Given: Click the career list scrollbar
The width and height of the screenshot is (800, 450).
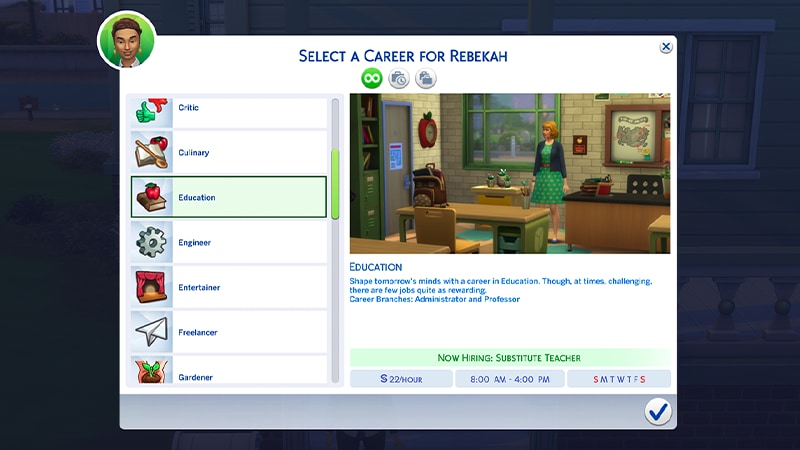Looking at the screenshot, I should [336, 185].
